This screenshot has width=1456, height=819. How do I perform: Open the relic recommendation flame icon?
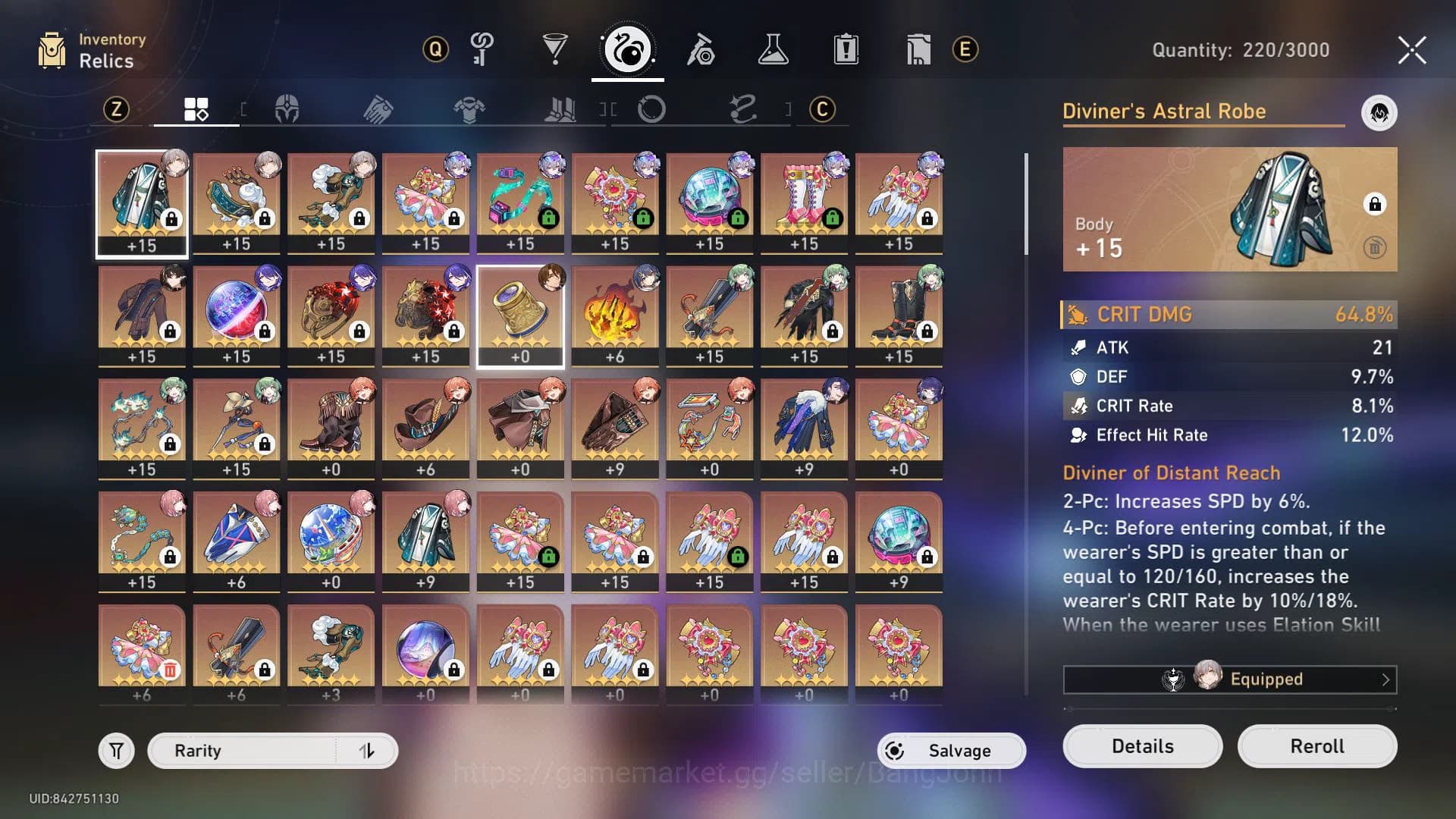pyautogui.click(x=1380, y=113)
